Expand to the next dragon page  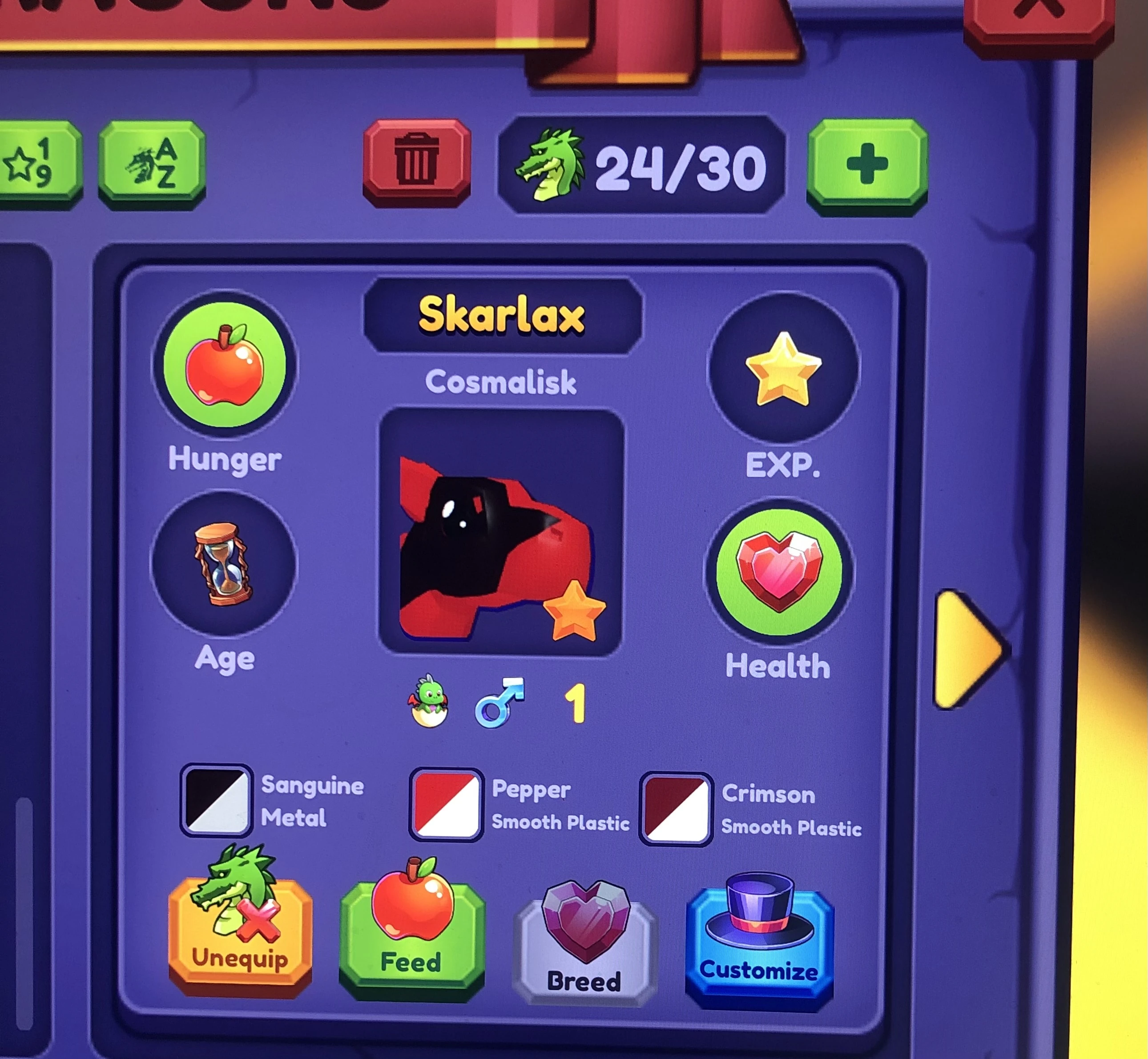coord(969,648)
